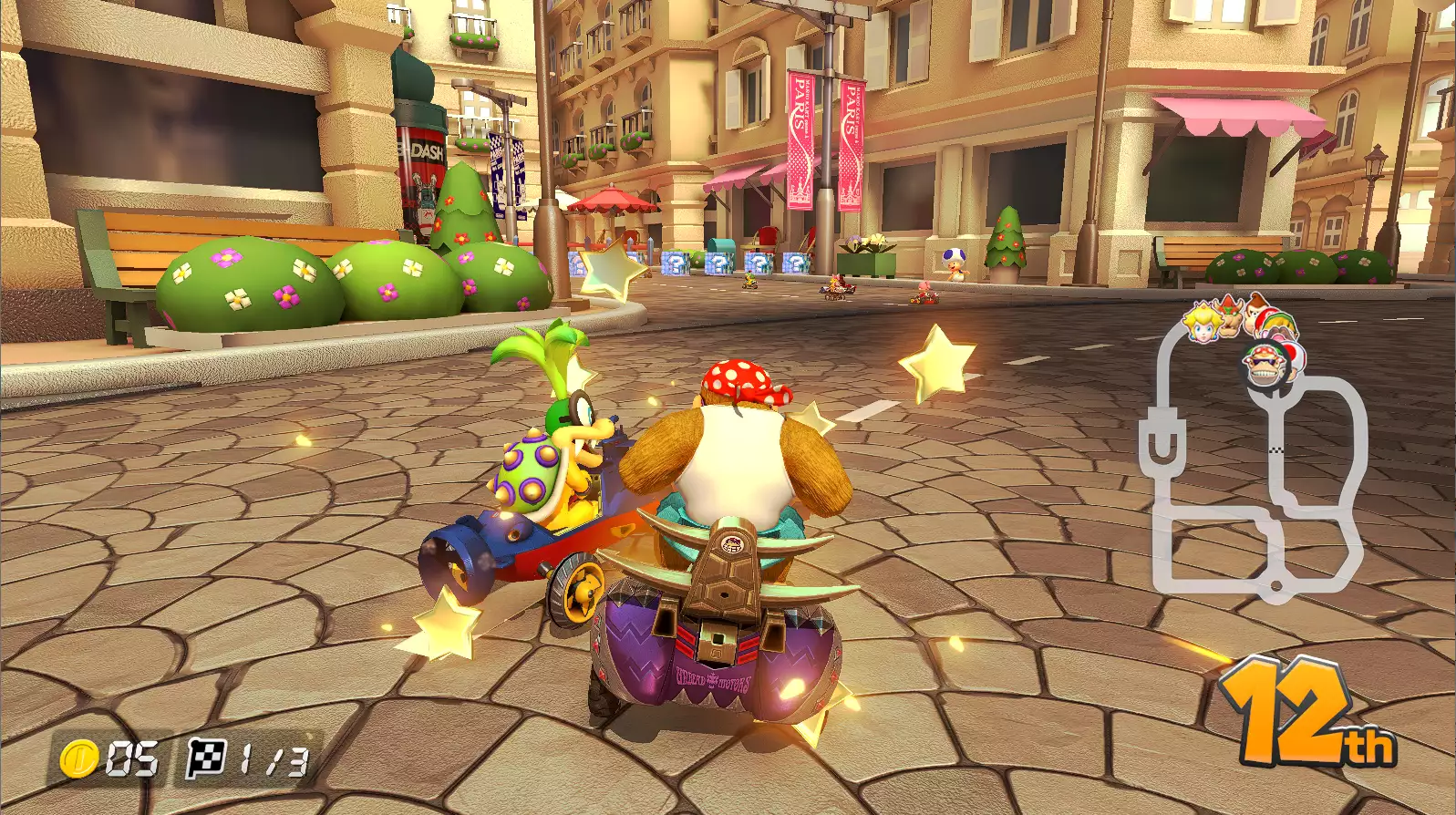Click the checkered finish line on minimap
Image resolution: width=1456 pixels, height=815 pixels.
pyautogui.click(x=1276, y=449)
